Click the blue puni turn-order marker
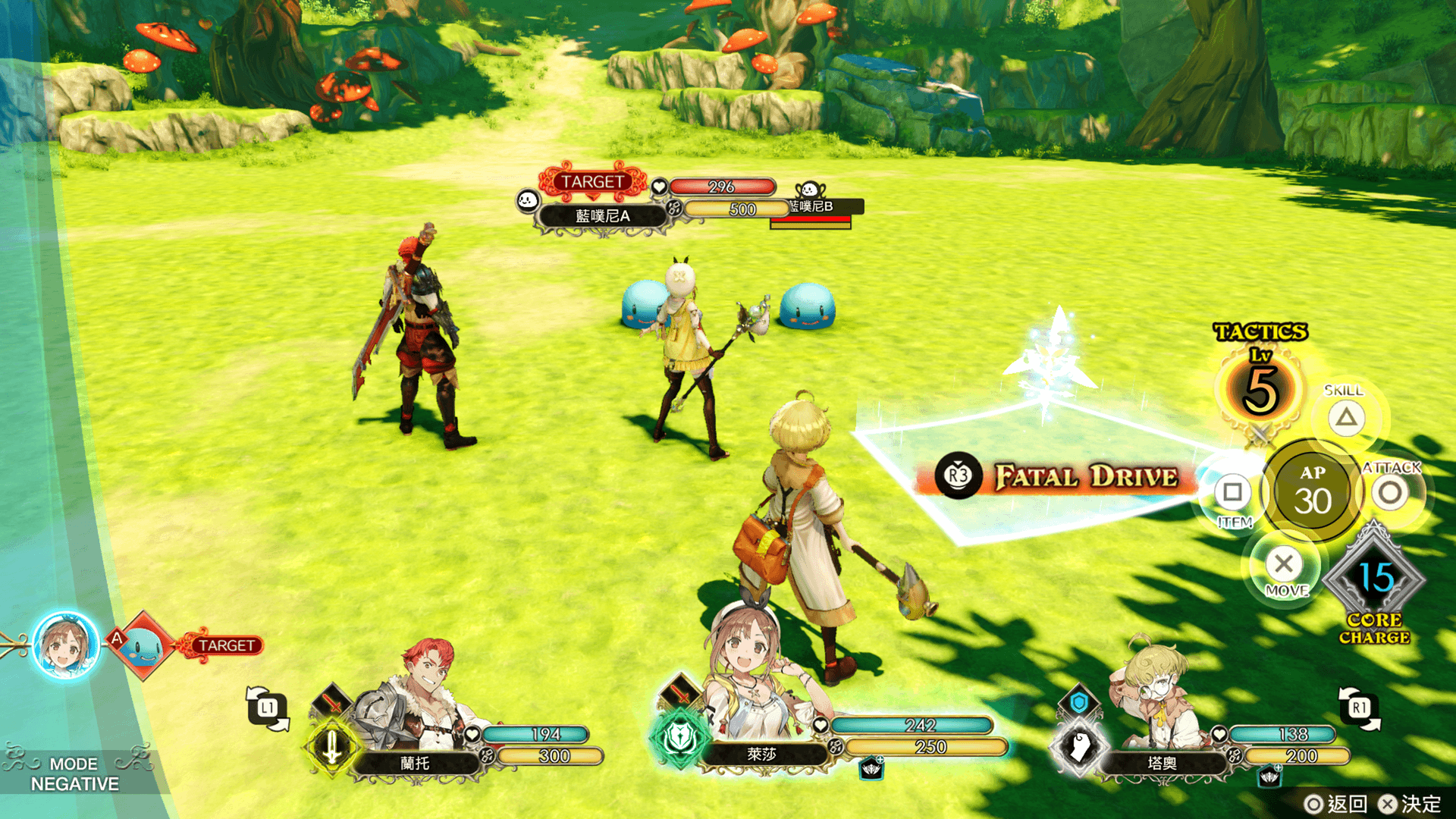Screen dimensions: 1456x819 tap(143, 647)
